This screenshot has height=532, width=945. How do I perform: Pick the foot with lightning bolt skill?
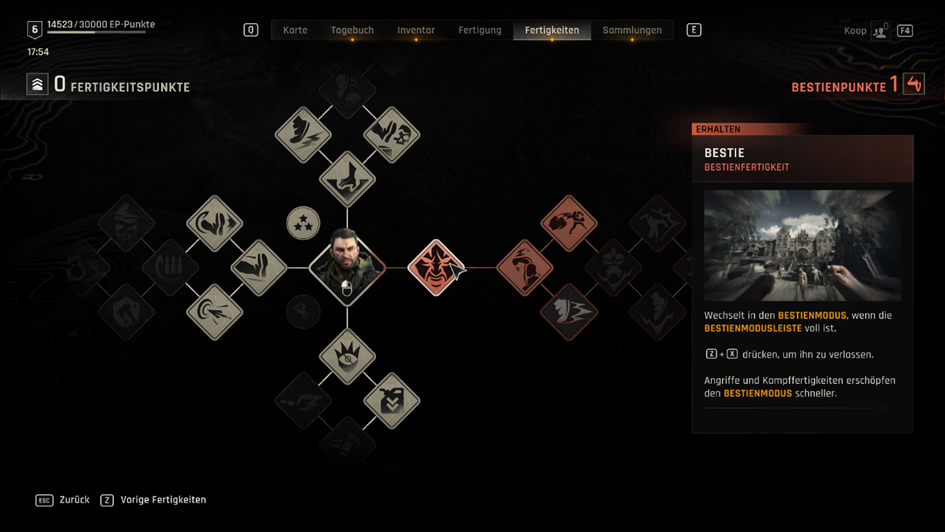pyautogui.click(x=303, y=134)
